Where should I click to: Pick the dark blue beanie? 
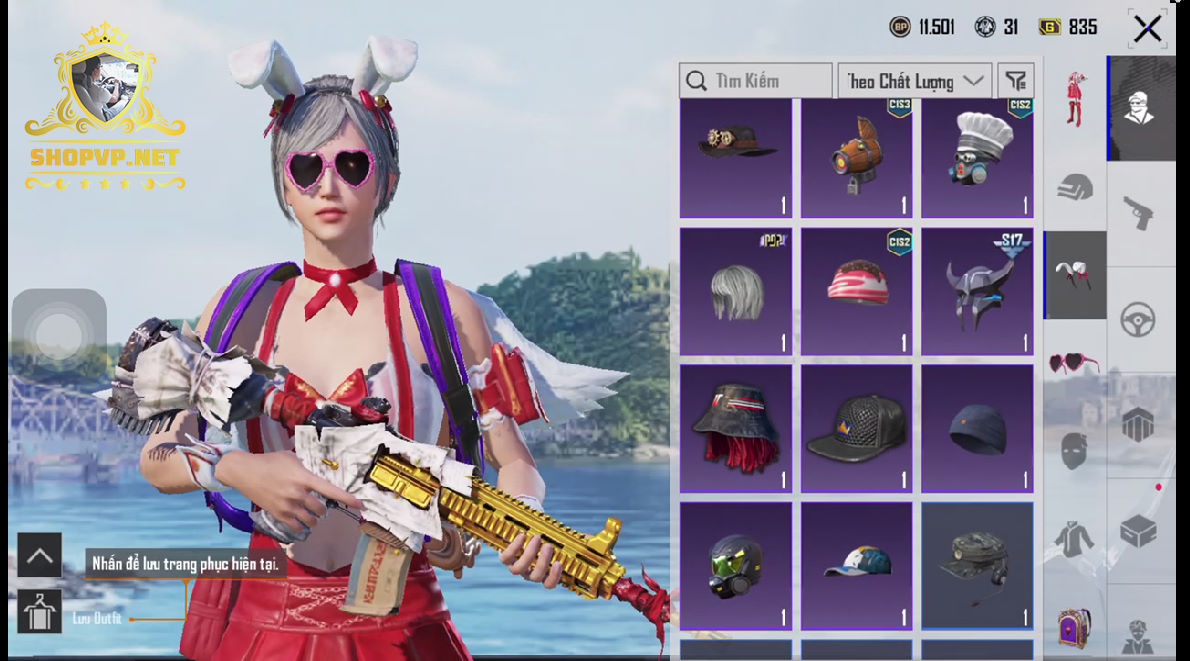point(977,428)
